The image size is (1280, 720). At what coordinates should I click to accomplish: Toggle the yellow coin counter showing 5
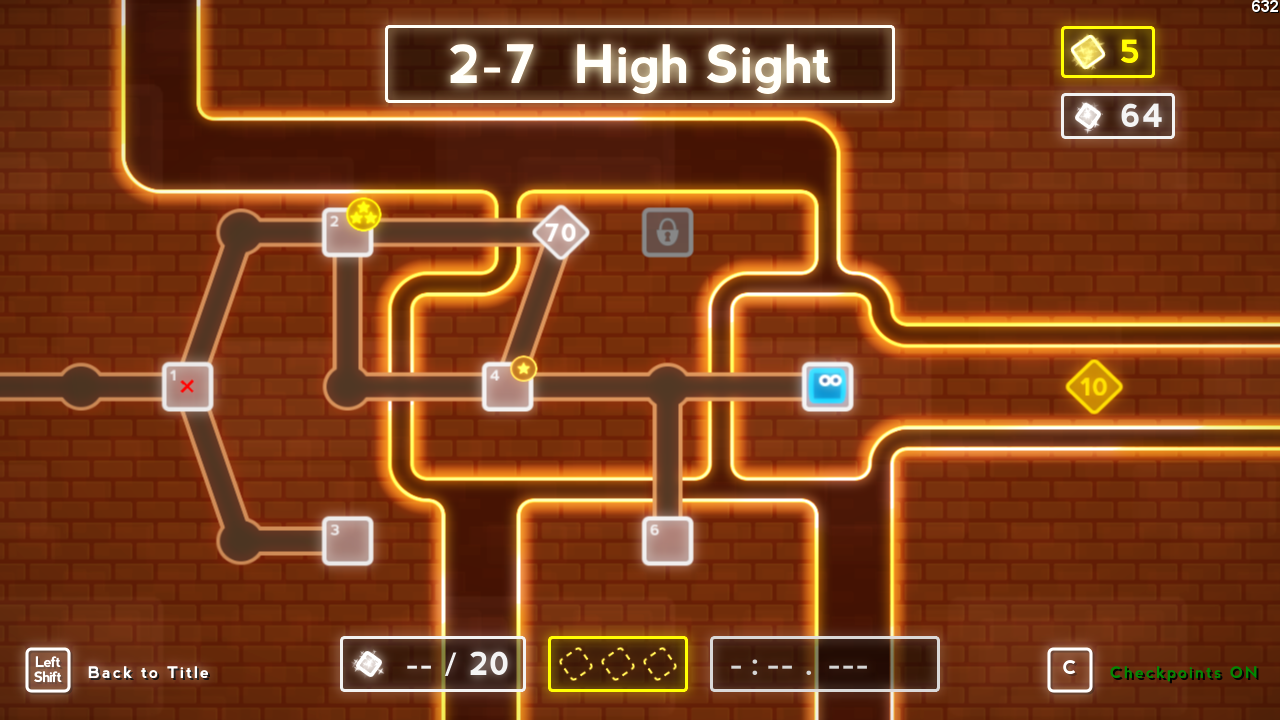pyautogui.click(x=1107, y=52)
